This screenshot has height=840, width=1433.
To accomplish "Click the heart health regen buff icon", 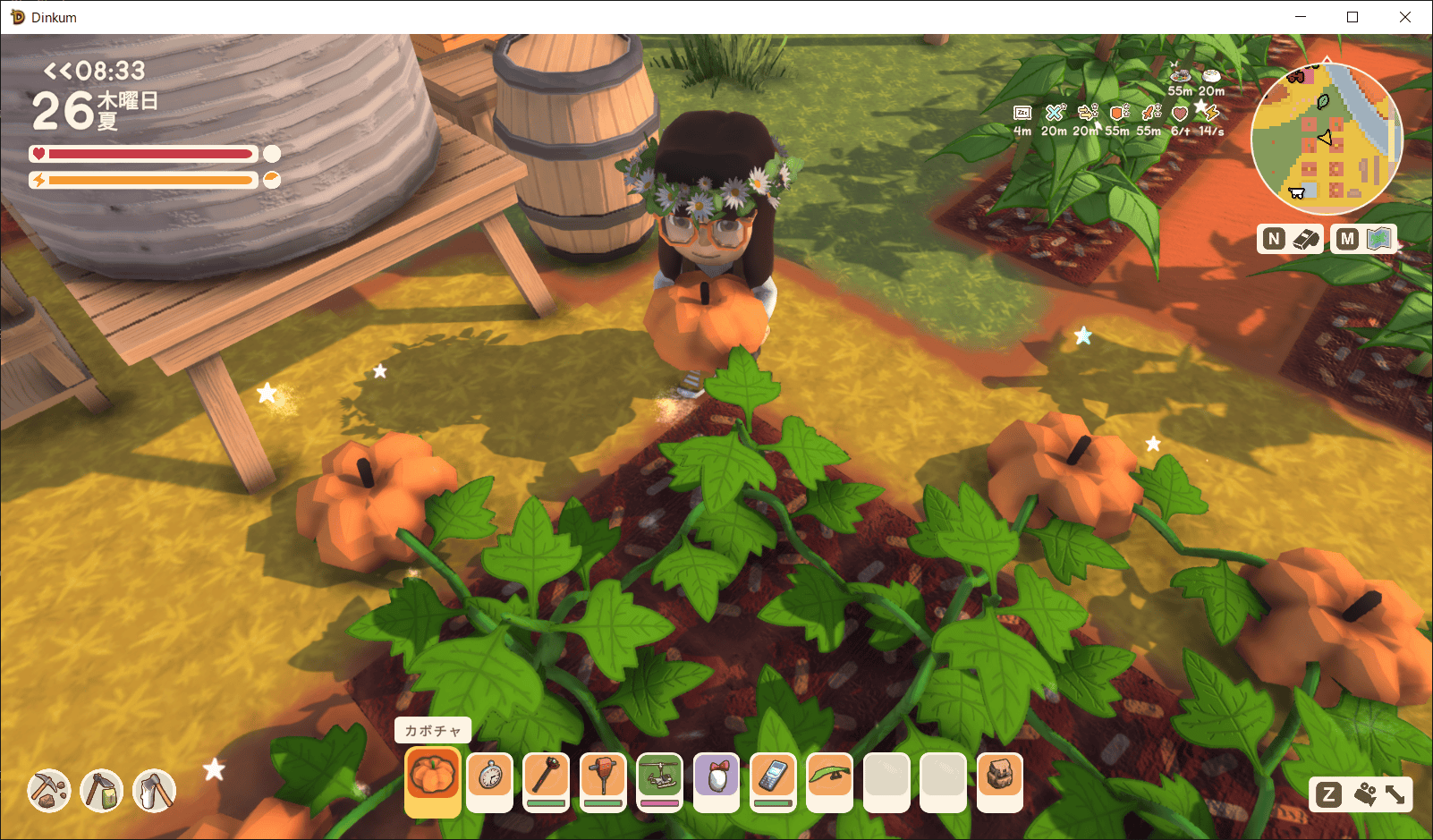I will tap(1180, 114).
